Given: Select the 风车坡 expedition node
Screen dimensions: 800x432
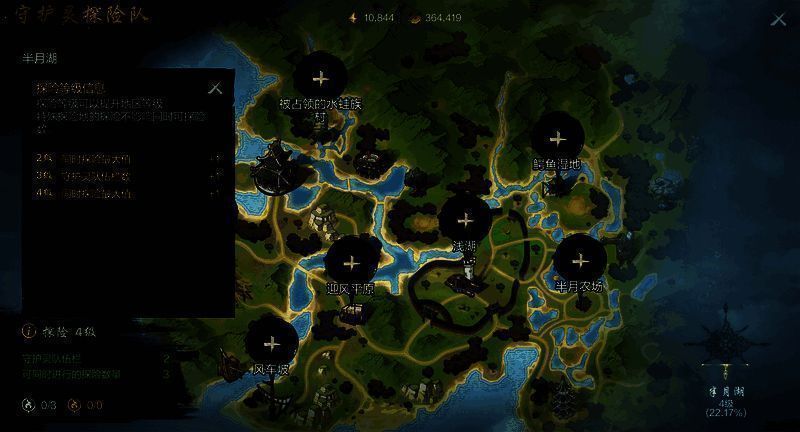Looking at the screenshot, I should [271, 343].
